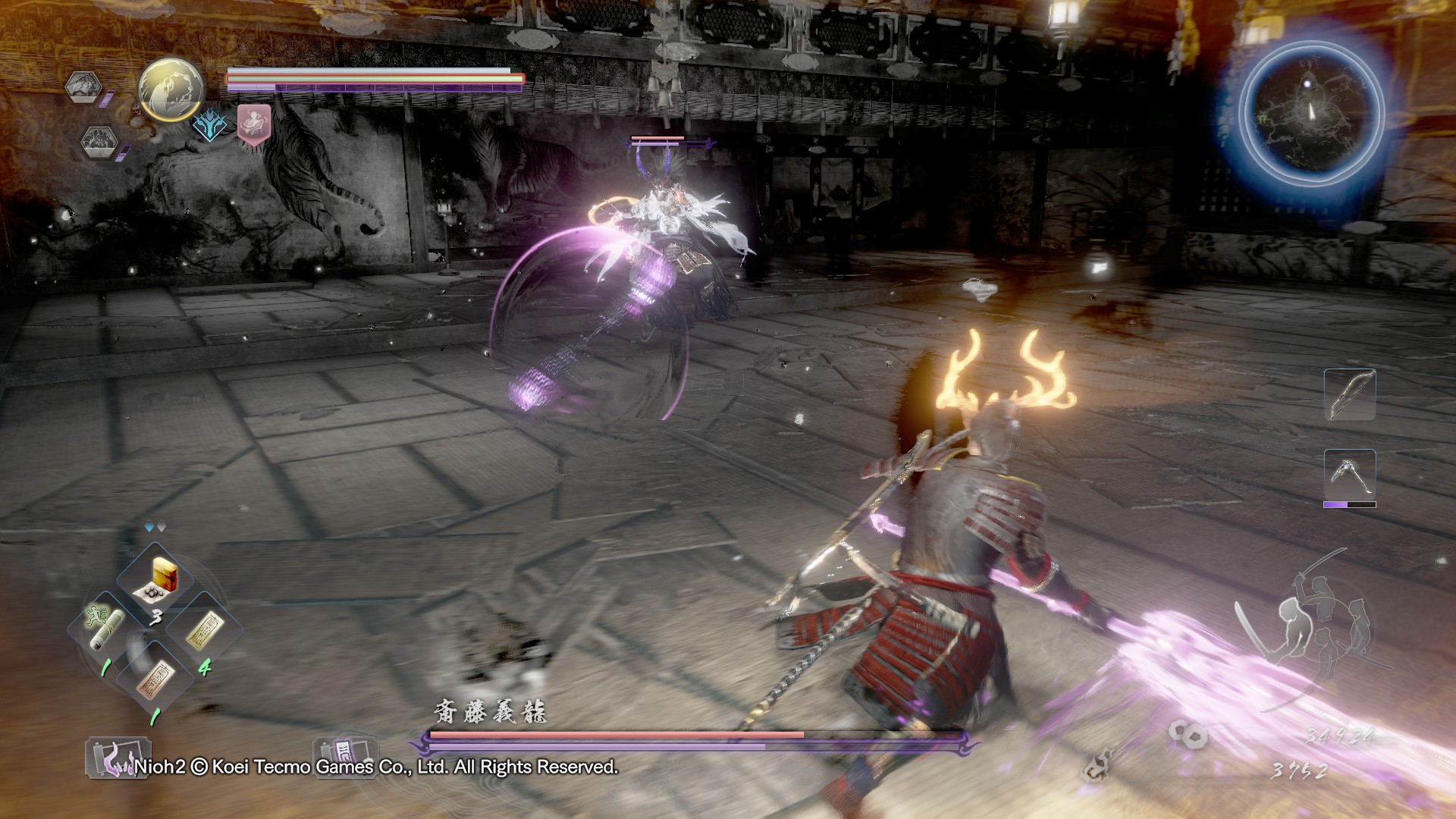Select the golden guardian spirit orb

point(171,89)
